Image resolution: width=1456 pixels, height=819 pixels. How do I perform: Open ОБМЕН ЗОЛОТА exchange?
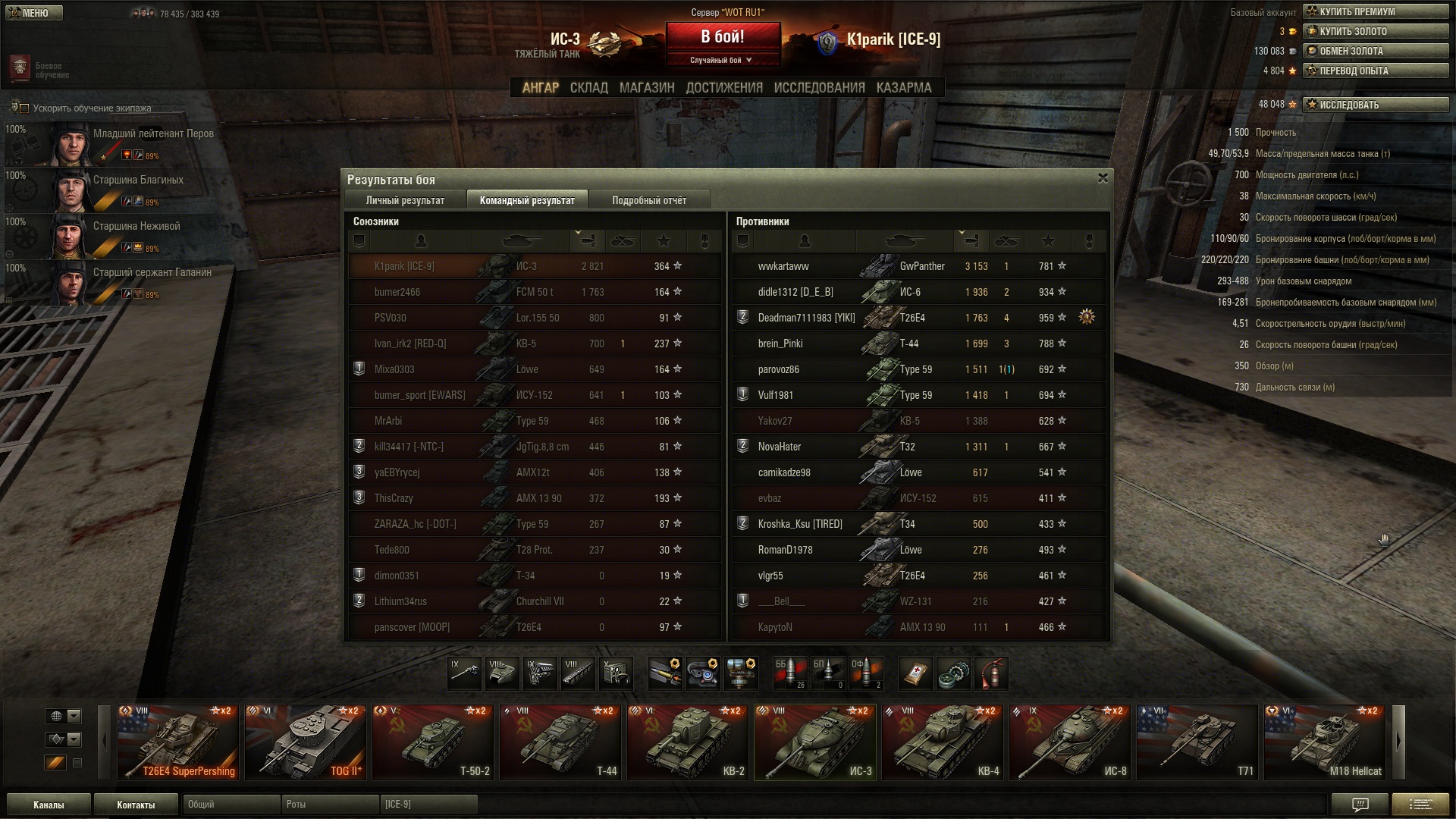click(x=1375, y=51)
